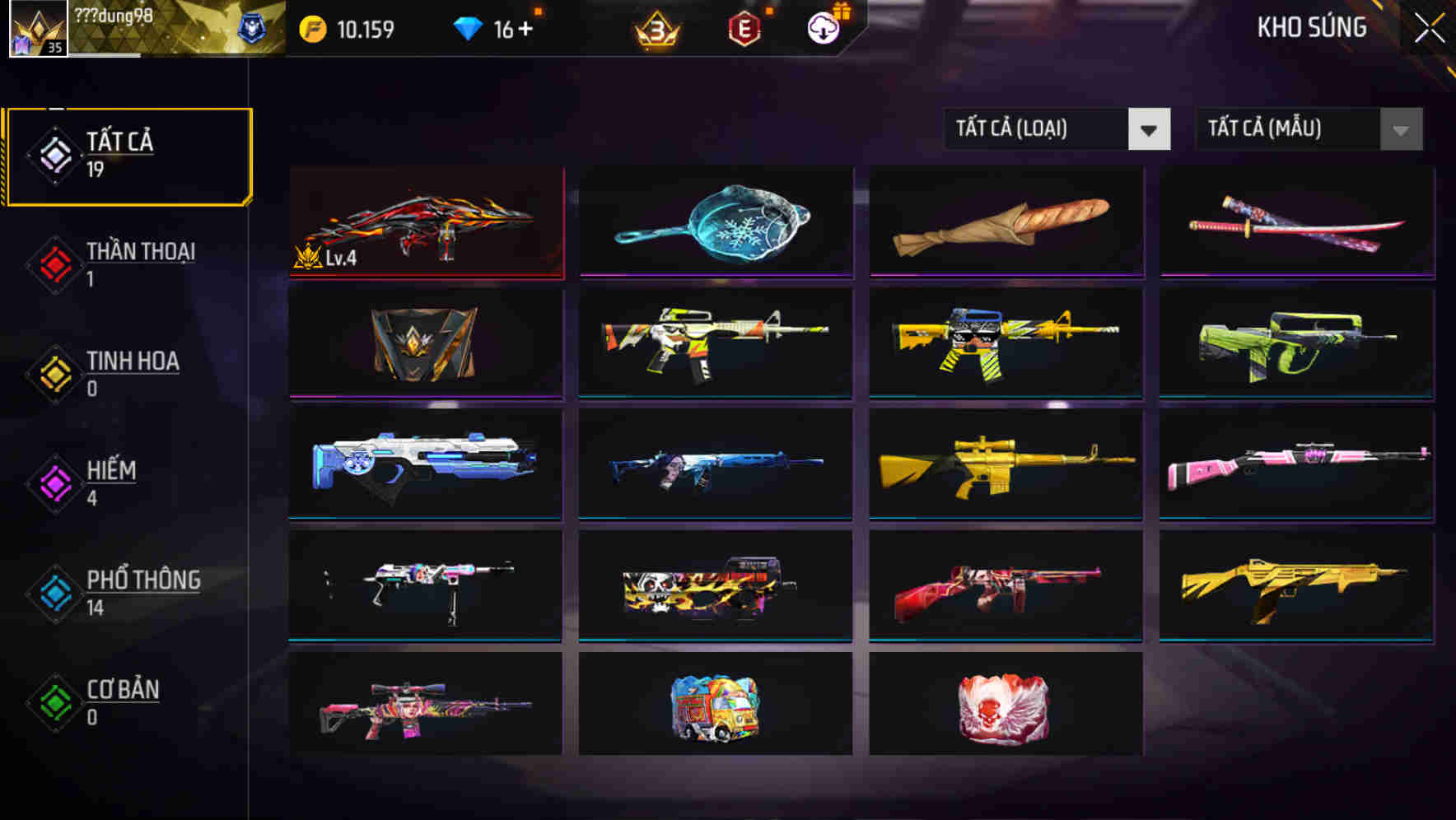Enable the TINH HOA rarity filter
Screen dimensions: 1456x820
tap(54, 372)
